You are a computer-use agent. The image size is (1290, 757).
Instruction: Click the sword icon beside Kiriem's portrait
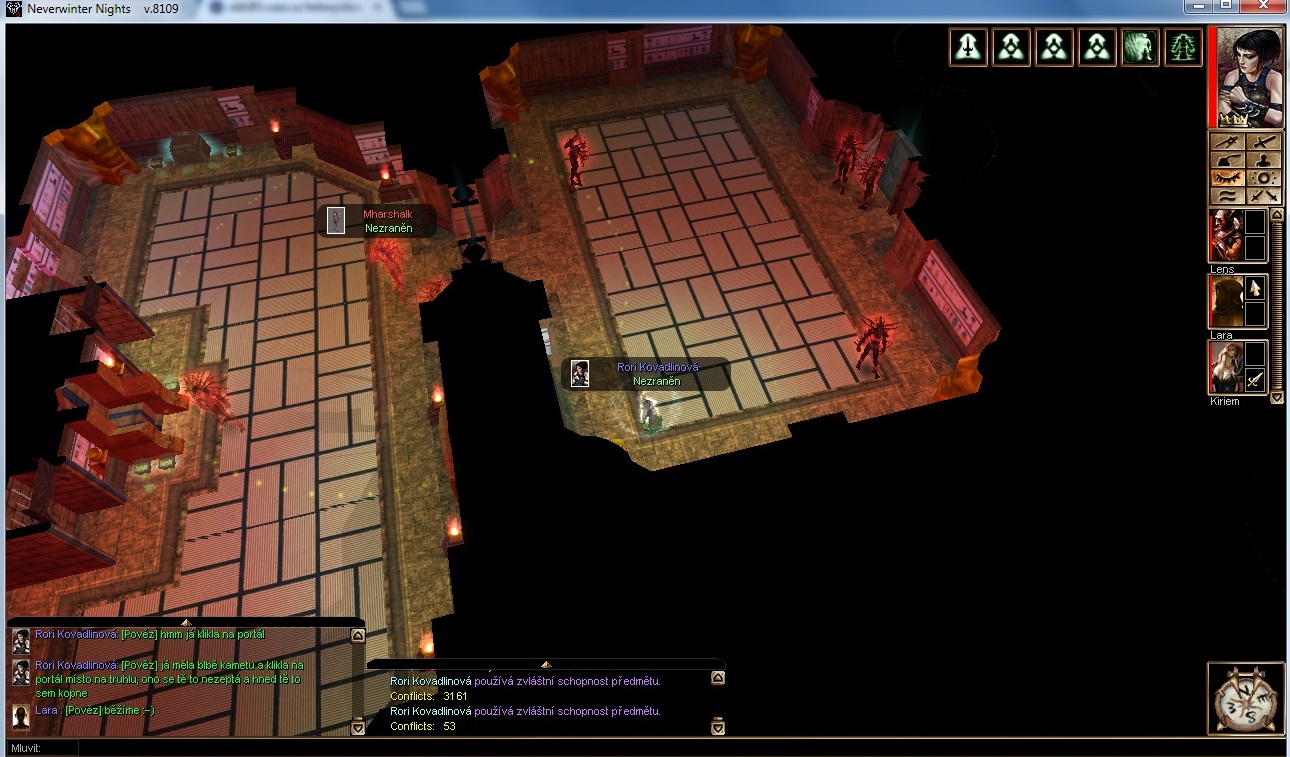(1255, 380)
